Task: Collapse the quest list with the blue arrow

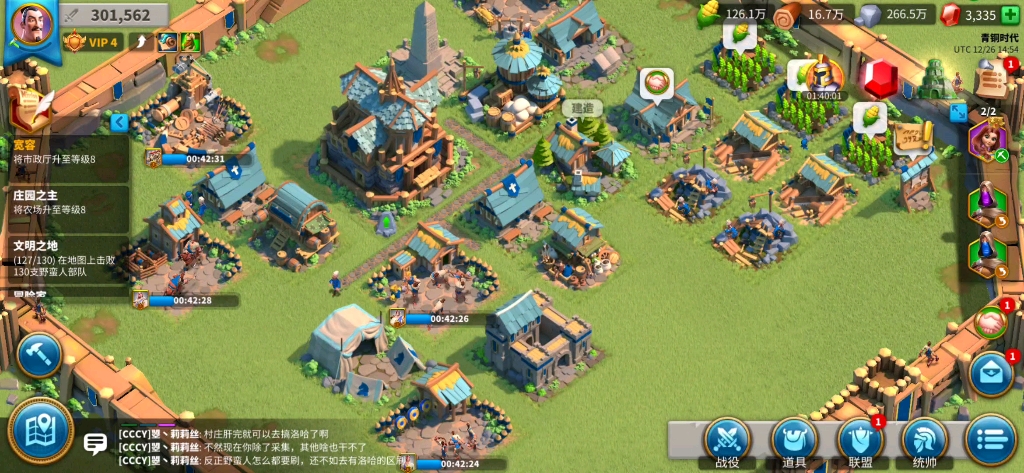Action: (x=119, y=122)
